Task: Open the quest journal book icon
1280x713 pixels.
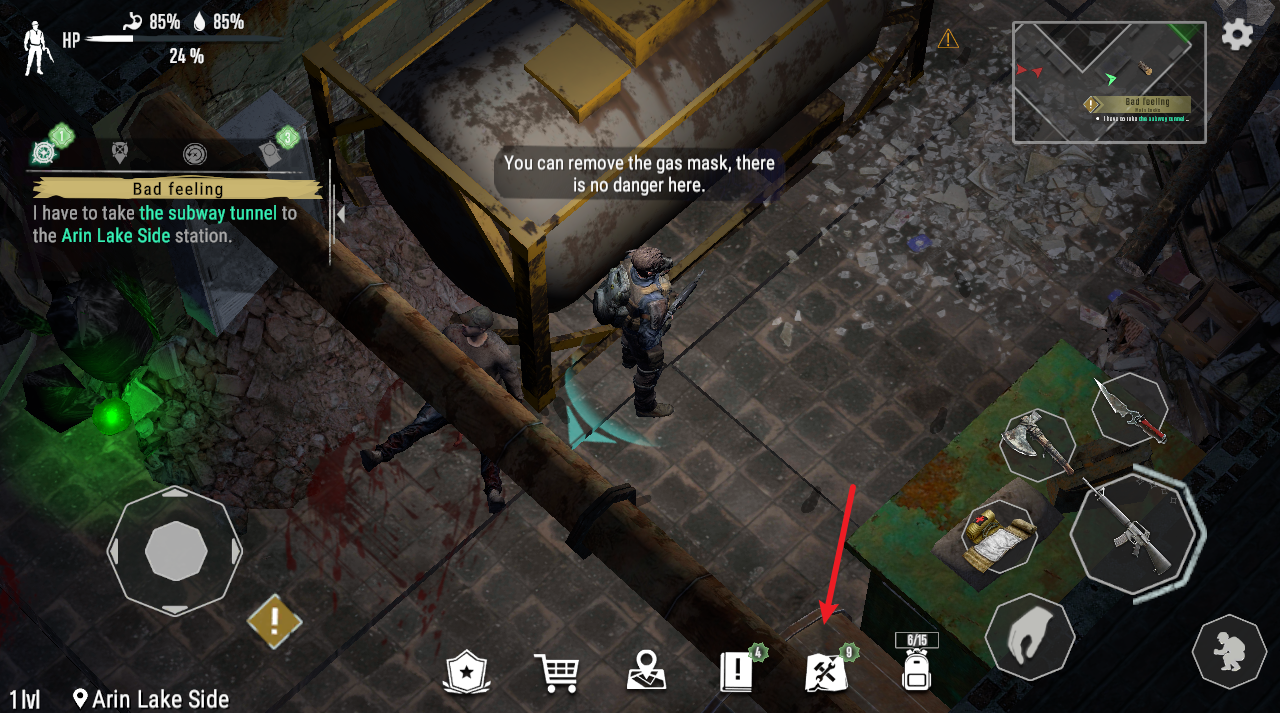Action: [737, 672]
